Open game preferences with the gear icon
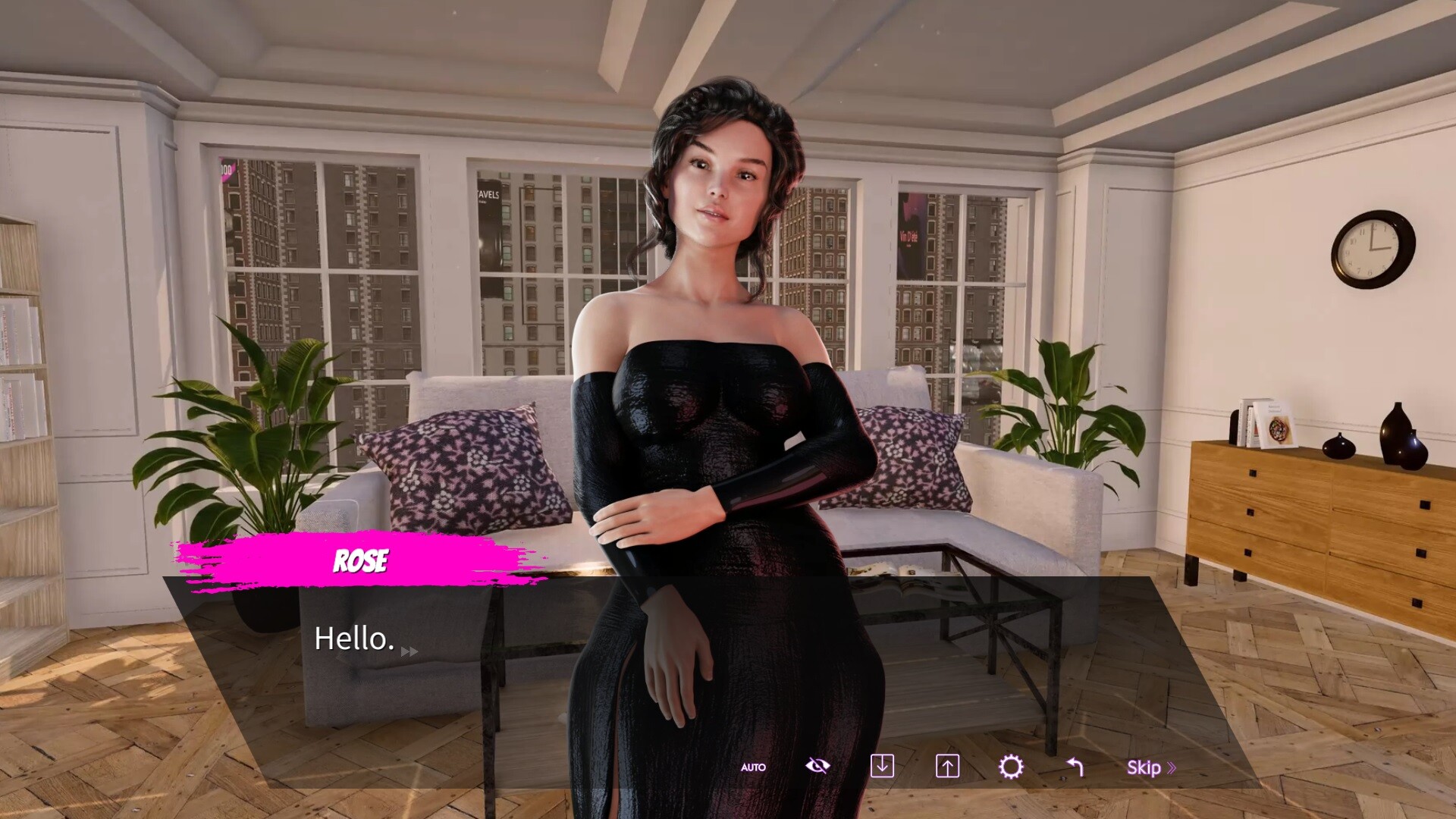This screenshot has height=819, width=1456. point(1011,767)
